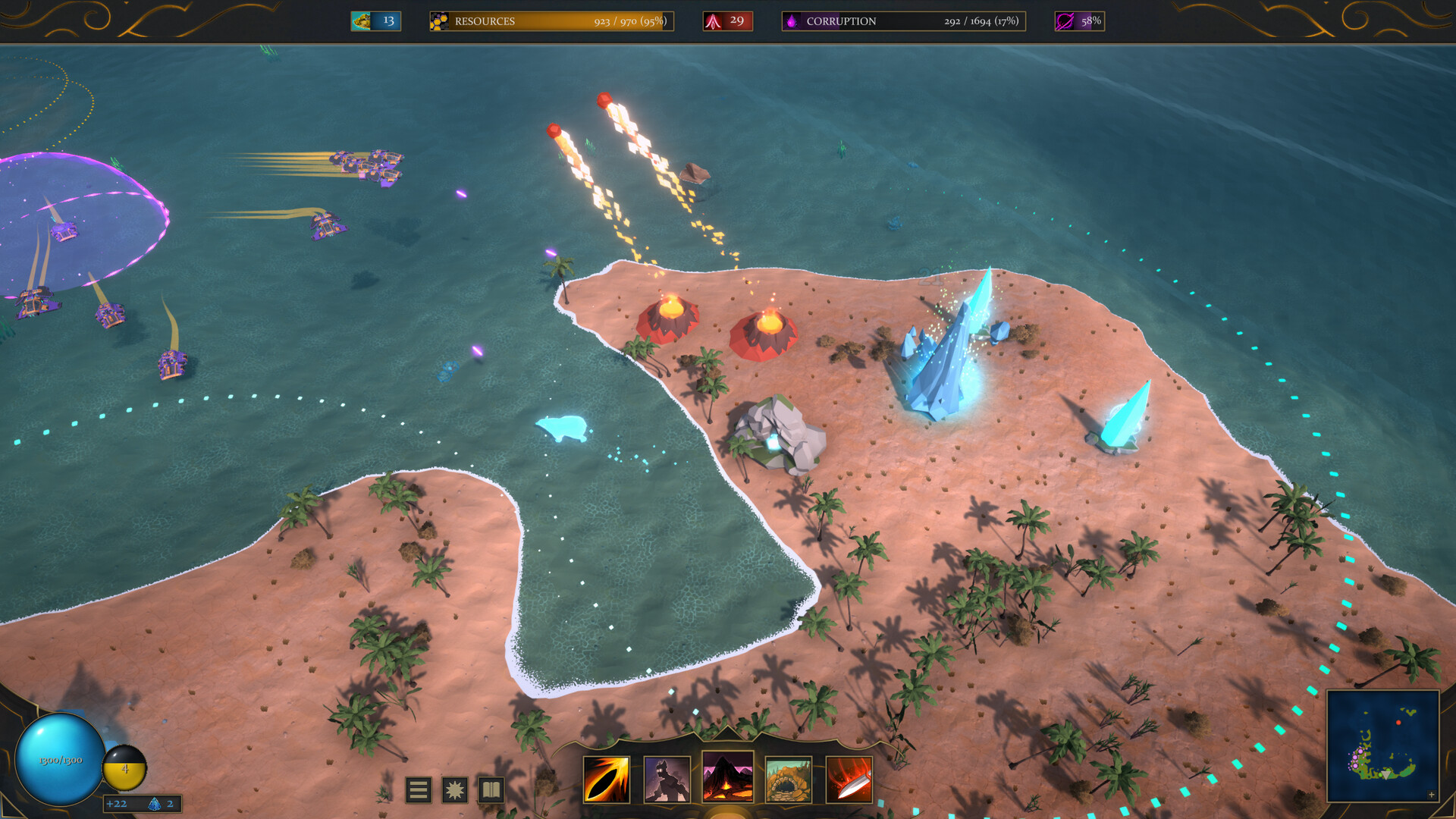Select the fire eye ability icon
Viewport: 1456px width, 819px height.
(607, 781)
